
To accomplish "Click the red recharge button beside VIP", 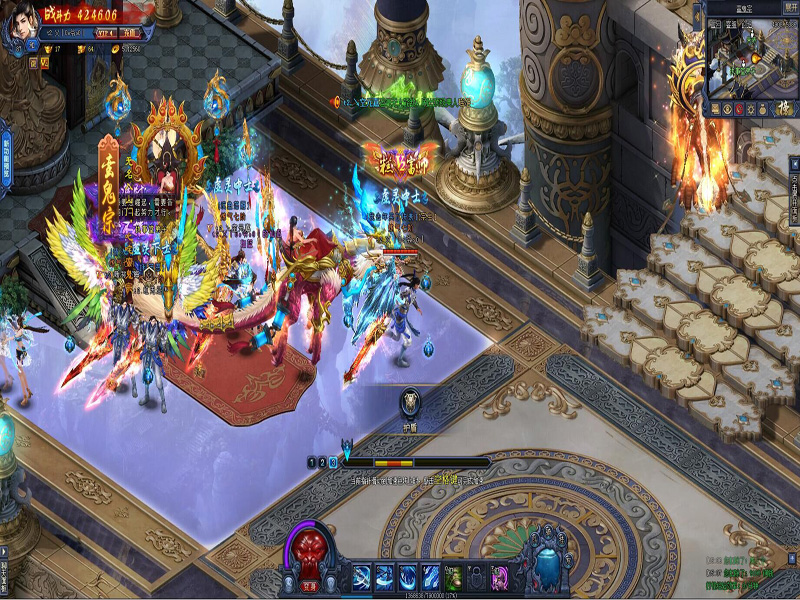I will (129, 31).
